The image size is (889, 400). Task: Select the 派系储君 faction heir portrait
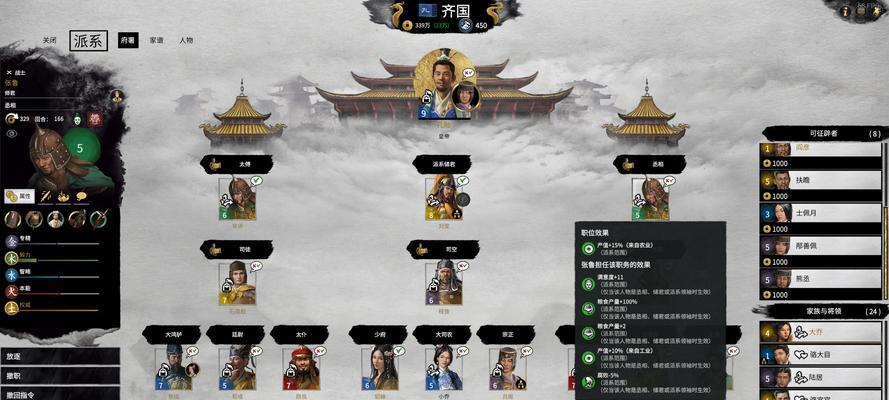(444, 197)
